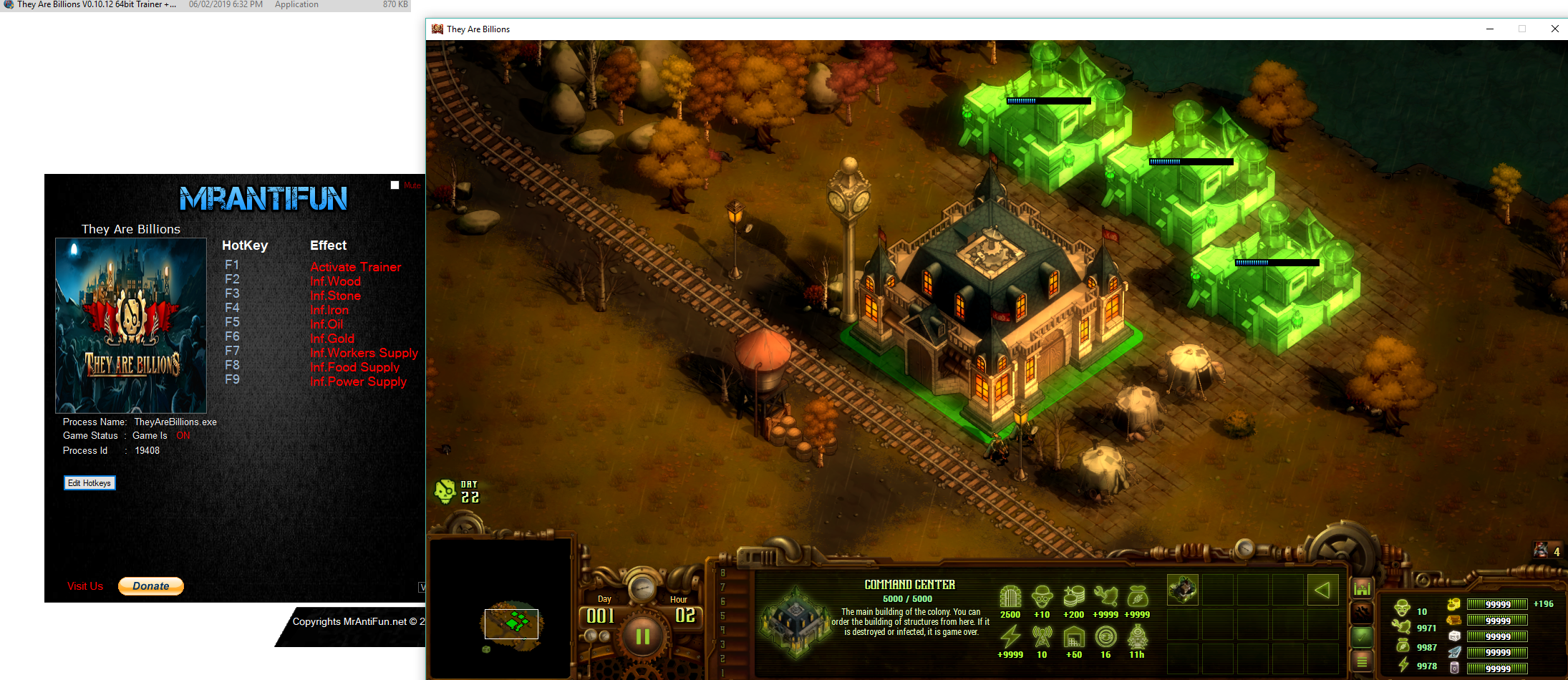Open the castle buildings side button

point(1362,588)
